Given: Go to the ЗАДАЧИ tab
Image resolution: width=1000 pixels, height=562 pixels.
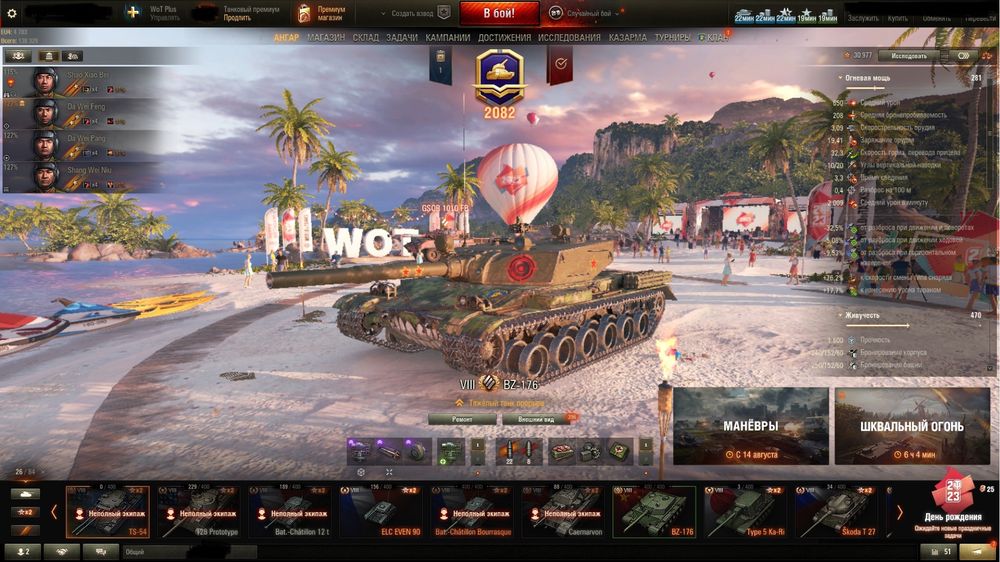Looking at the screenshot, I should (402, 38).
